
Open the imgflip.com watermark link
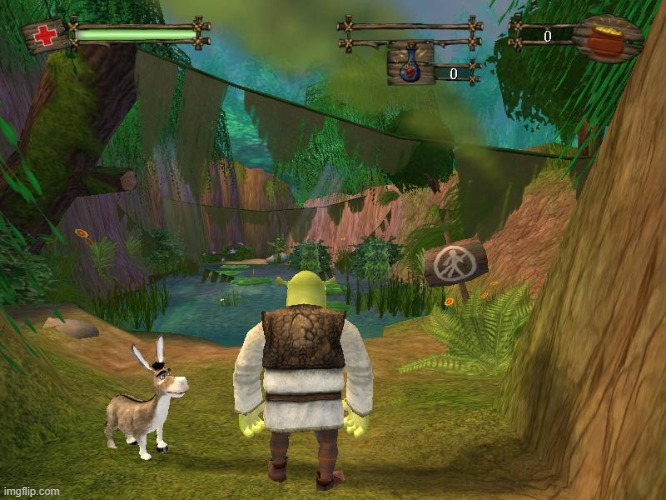(31, 491)
